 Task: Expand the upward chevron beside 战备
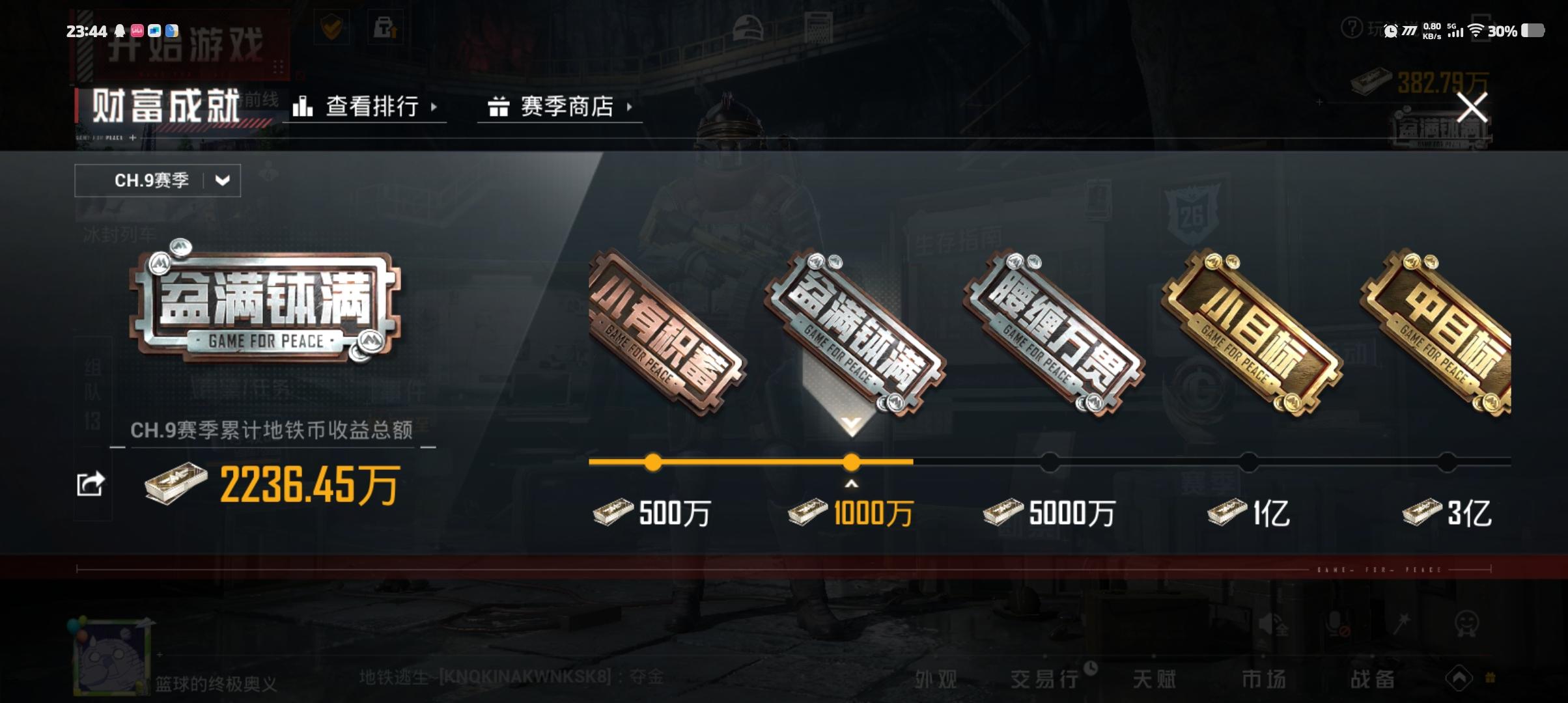click(1459, 677)
